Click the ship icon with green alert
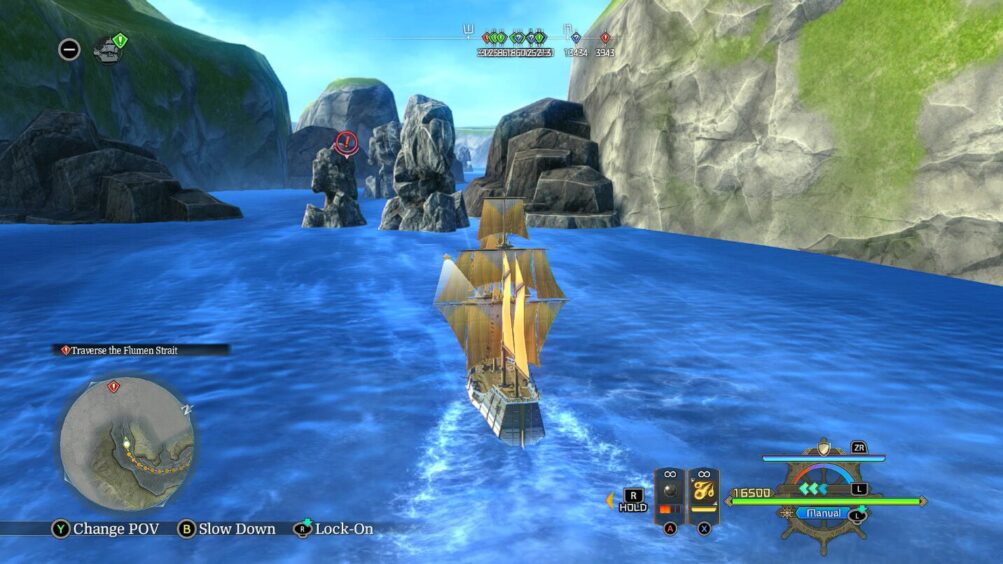1003x564 pixels. [109, 47]
